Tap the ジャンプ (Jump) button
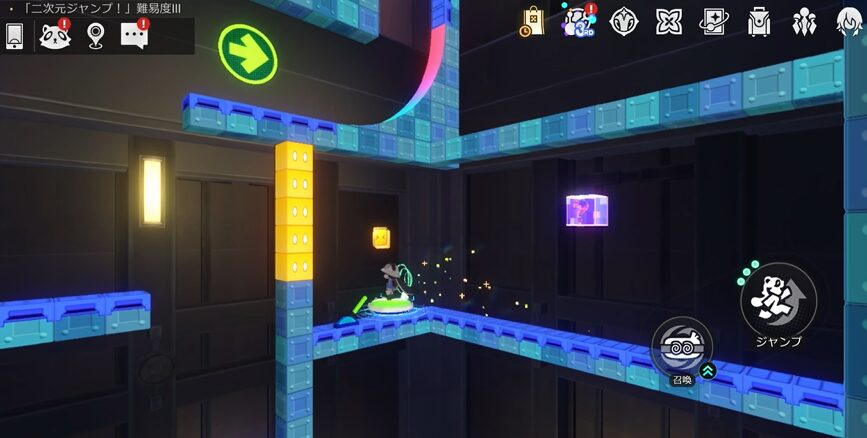 pyautogui.click(x=778, y=300)
